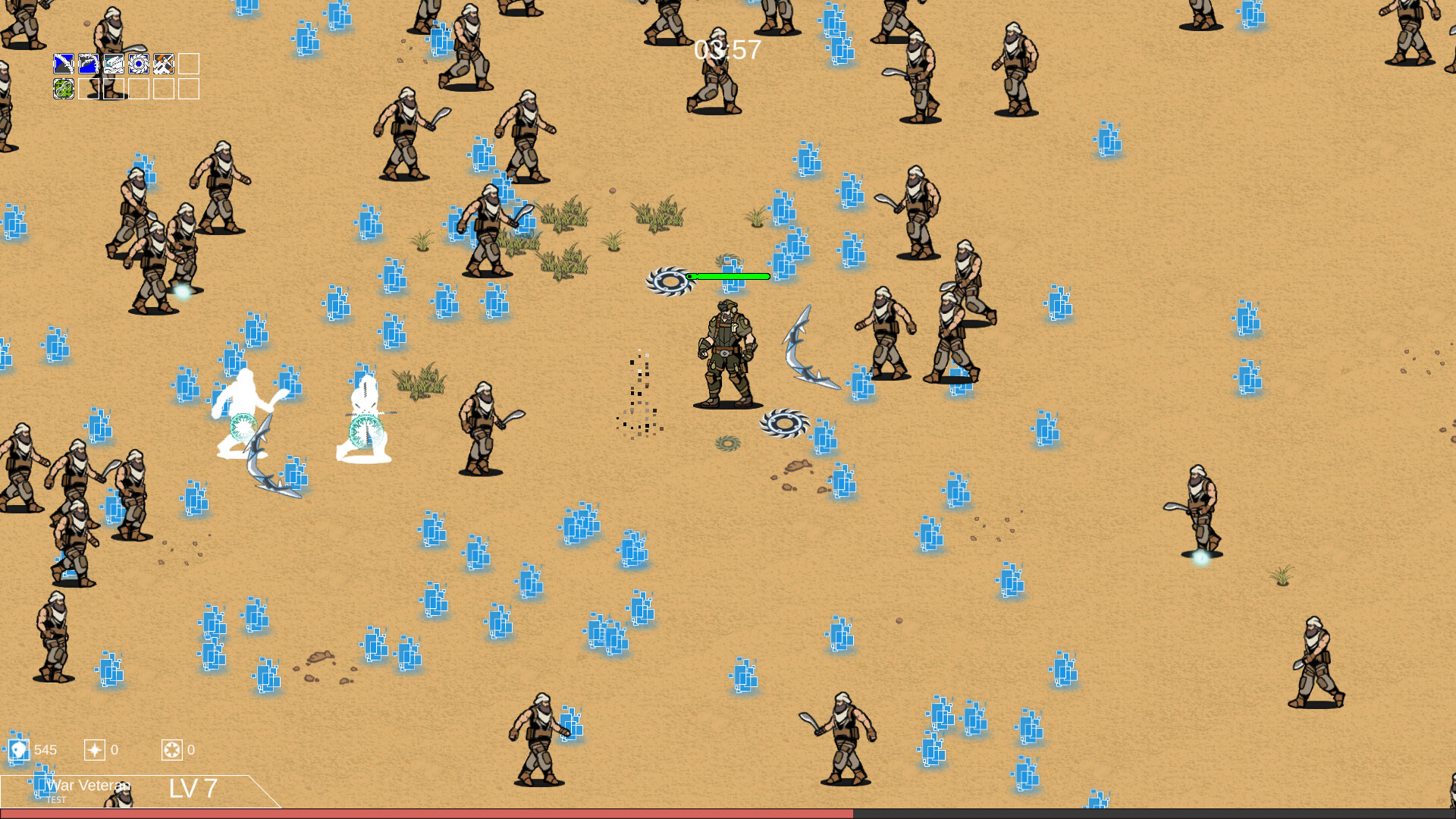The width and height of the screenshot is (1456, 819).
Task: Select the sawblade weapon icon
Action: click(139, 64)
